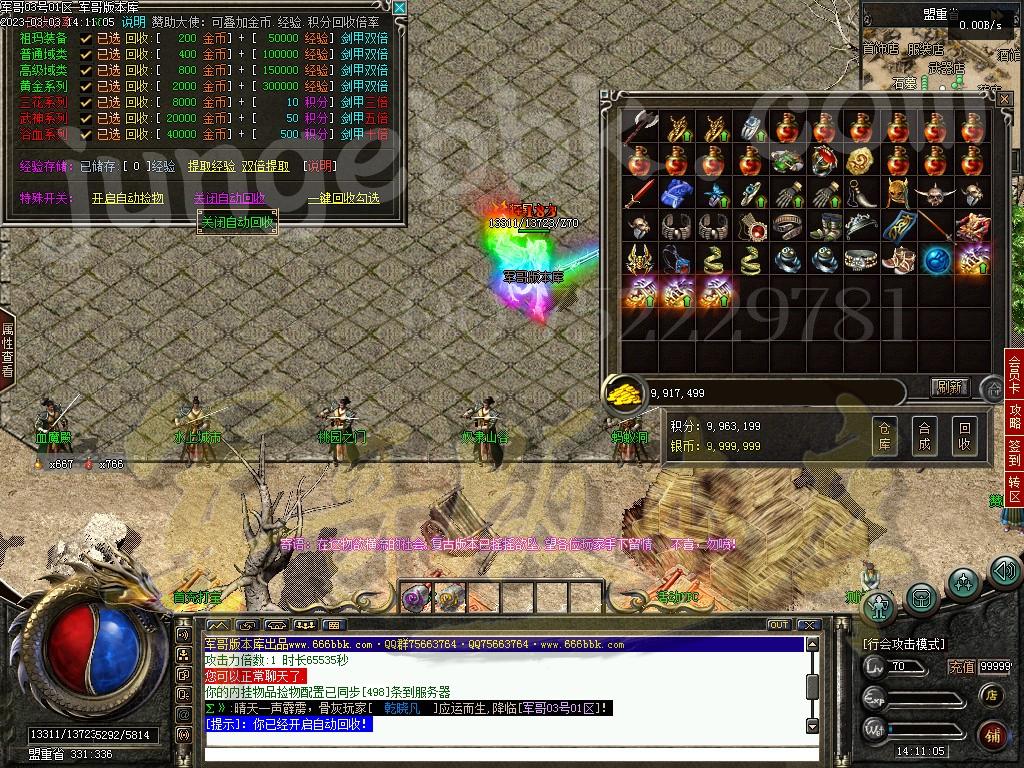Open the 合成 crafting button
Screen dimensions: 1024x768
tap(924, 435)
